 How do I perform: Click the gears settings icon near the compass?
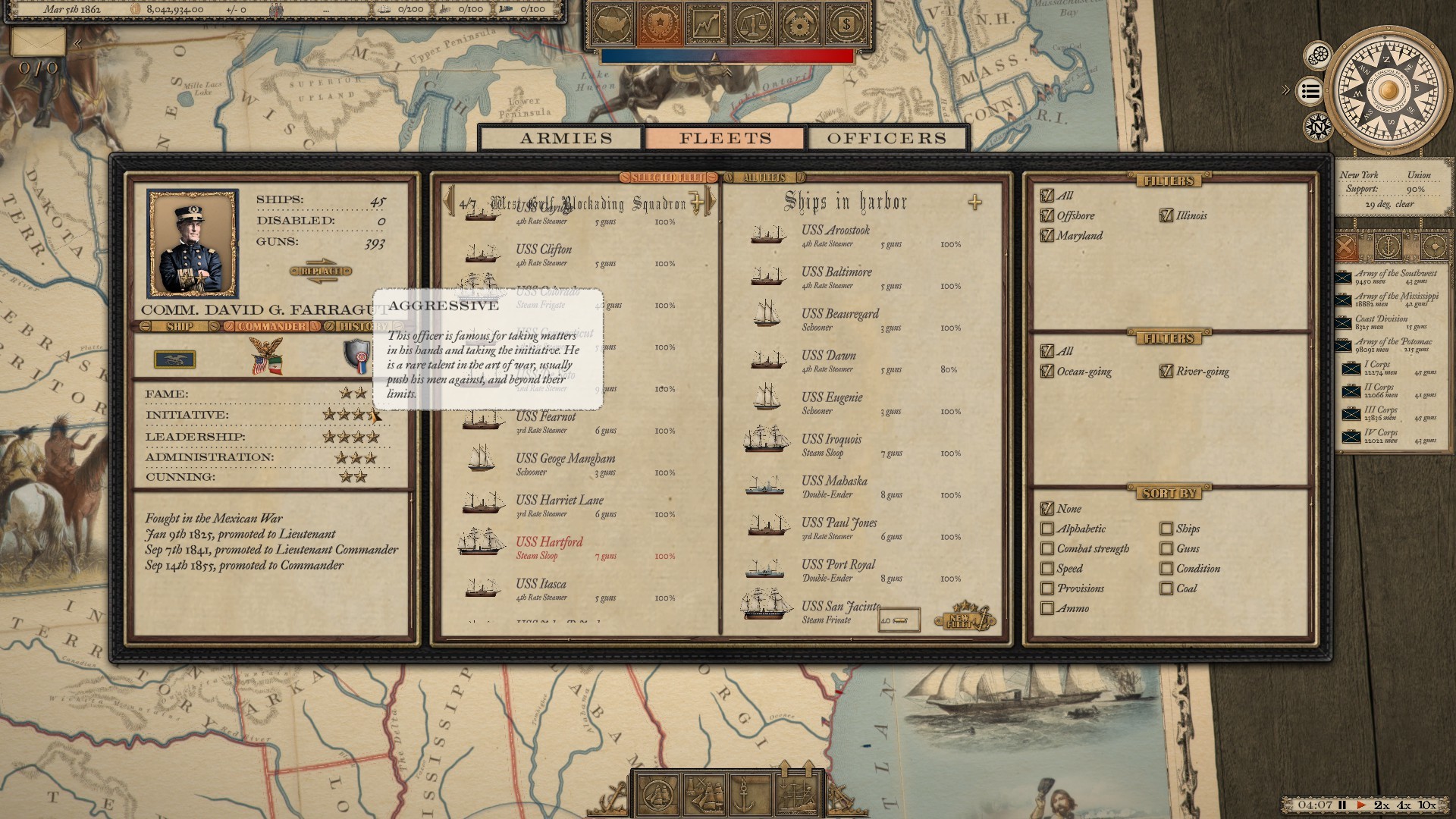(1317, 55)
